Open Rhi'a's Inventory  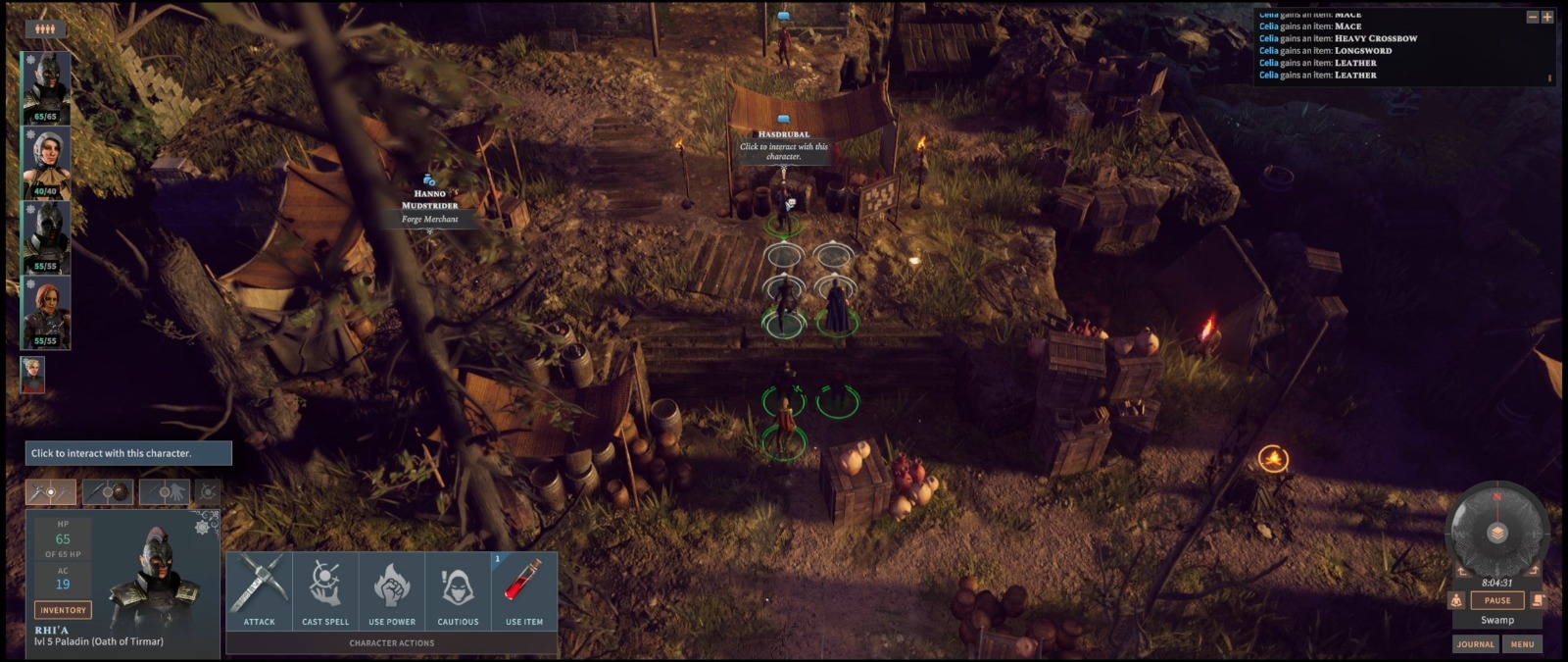[x=63, y=610]
